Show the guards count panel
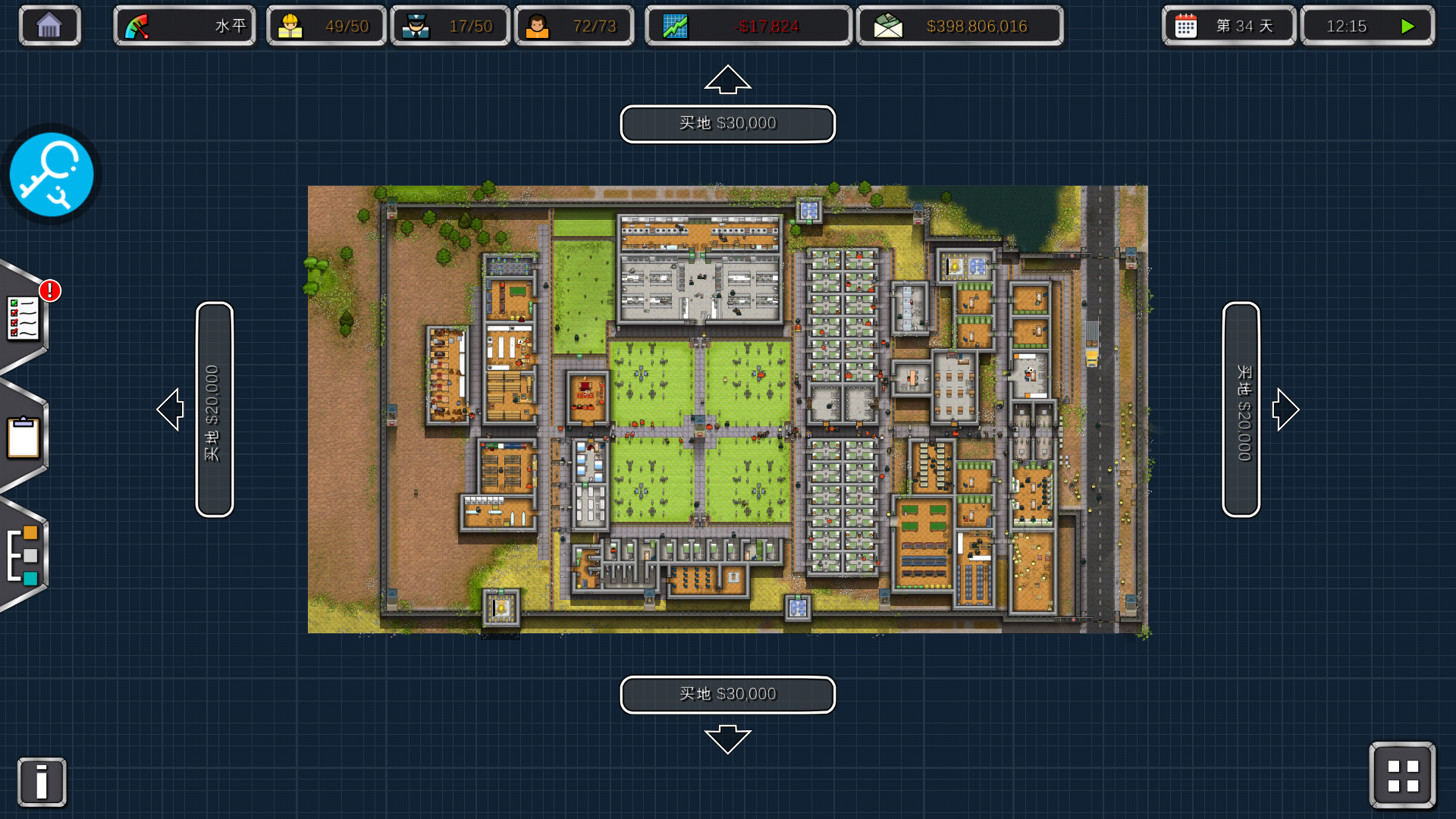This screenshot has height=819, width=1456. (x=450, y=26)
